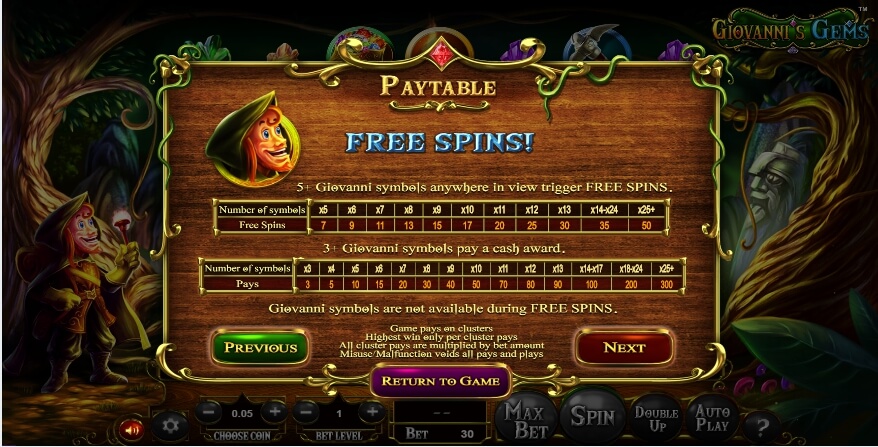Open help with the question mark

pos(762,425)
